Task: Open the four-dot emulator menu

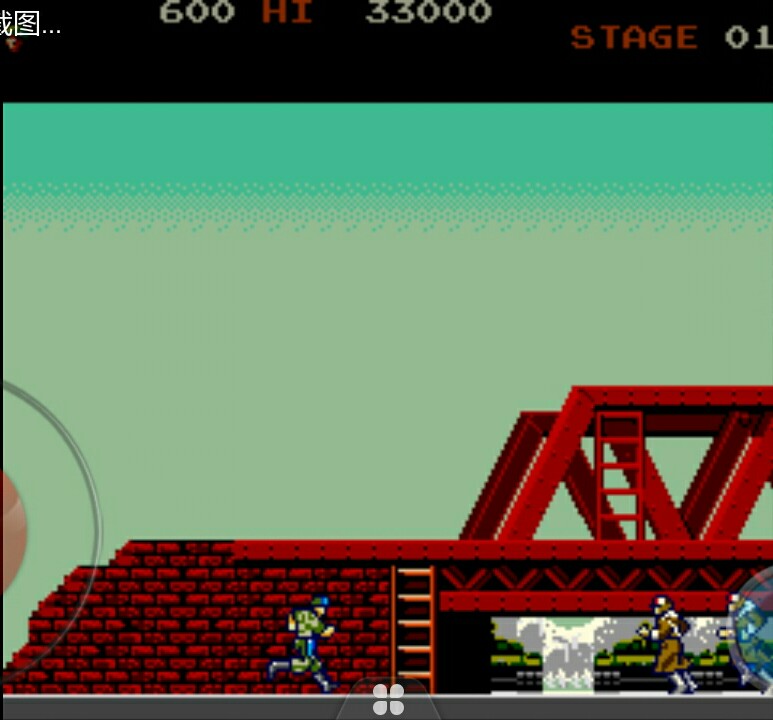Action: coord(388,699)
